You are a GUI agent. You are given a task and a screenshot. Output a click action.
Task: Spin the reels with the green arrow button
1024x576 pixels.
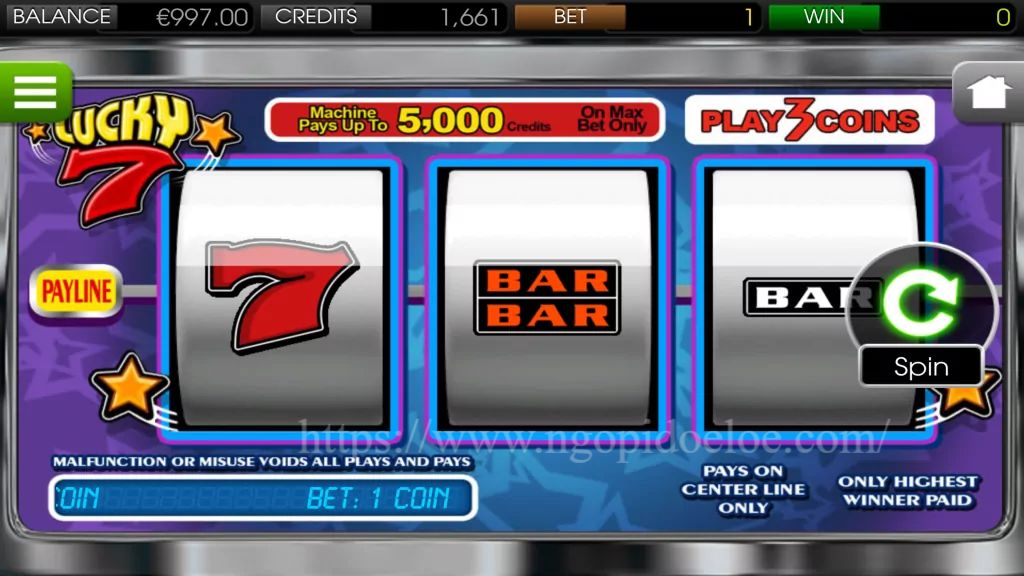point(921,305)
